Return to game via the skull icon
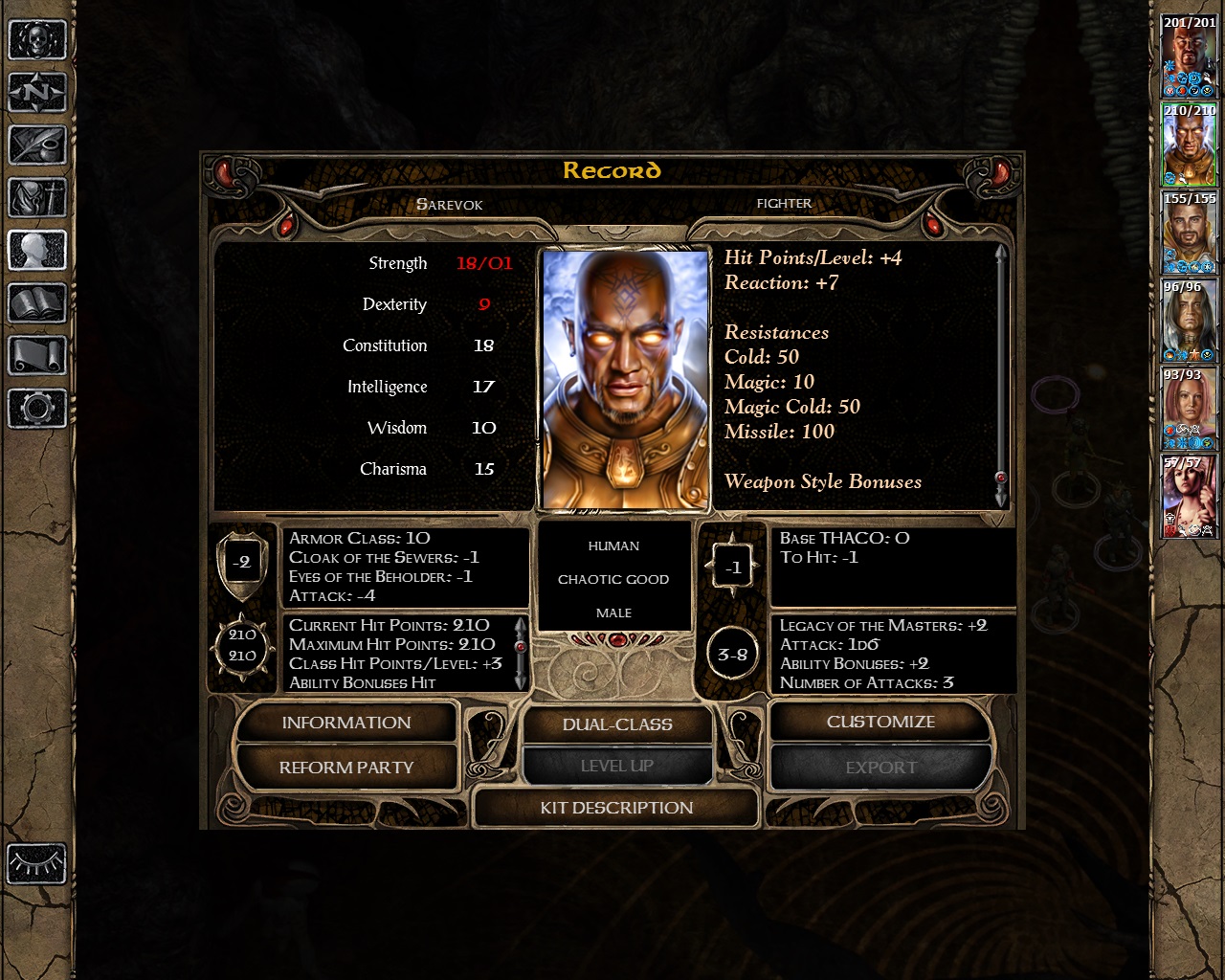 coord(37,40)
